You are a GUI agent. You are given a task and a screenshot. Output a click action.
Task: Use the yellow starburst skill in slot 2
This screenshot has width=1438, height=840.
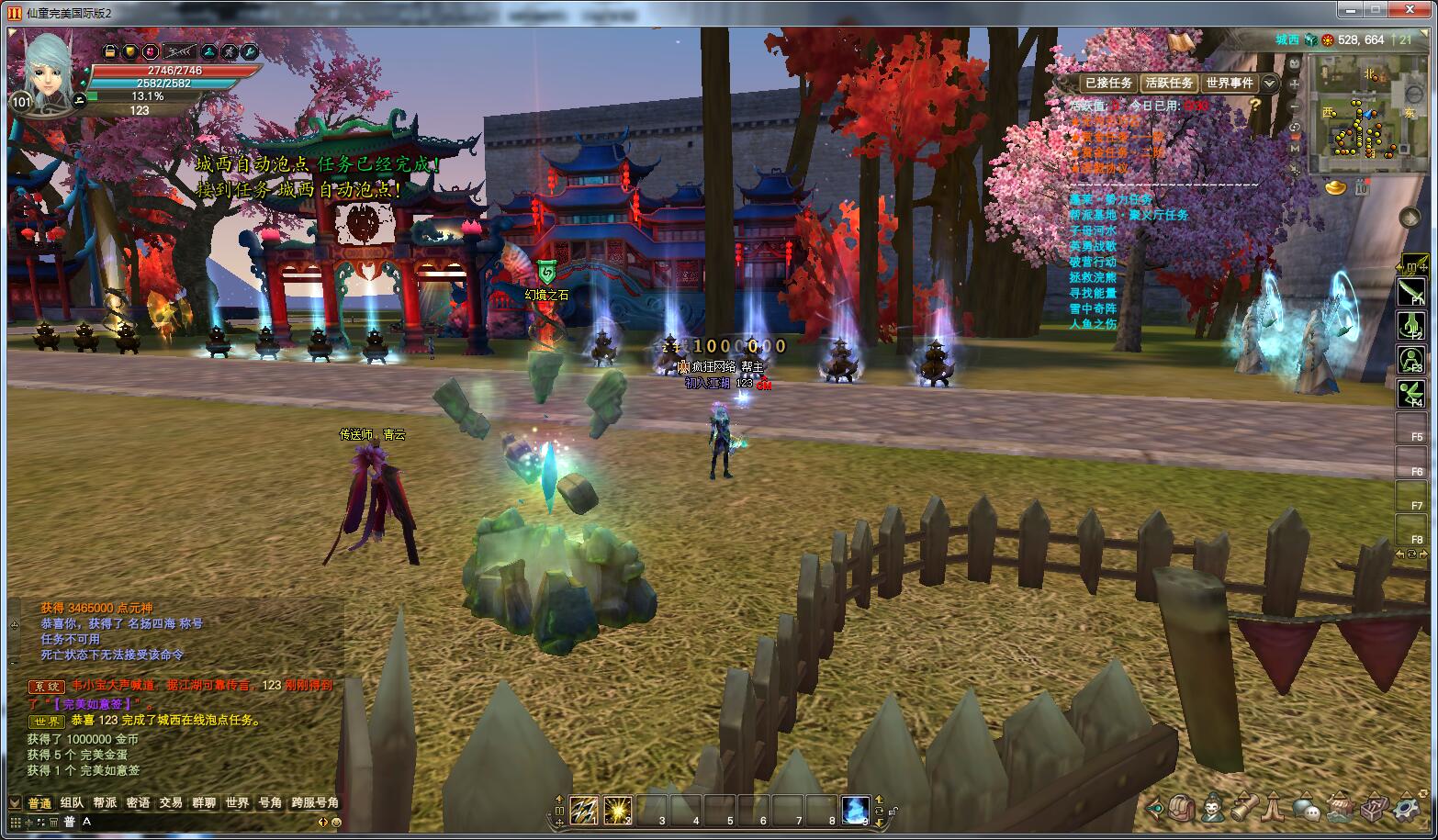618,810
